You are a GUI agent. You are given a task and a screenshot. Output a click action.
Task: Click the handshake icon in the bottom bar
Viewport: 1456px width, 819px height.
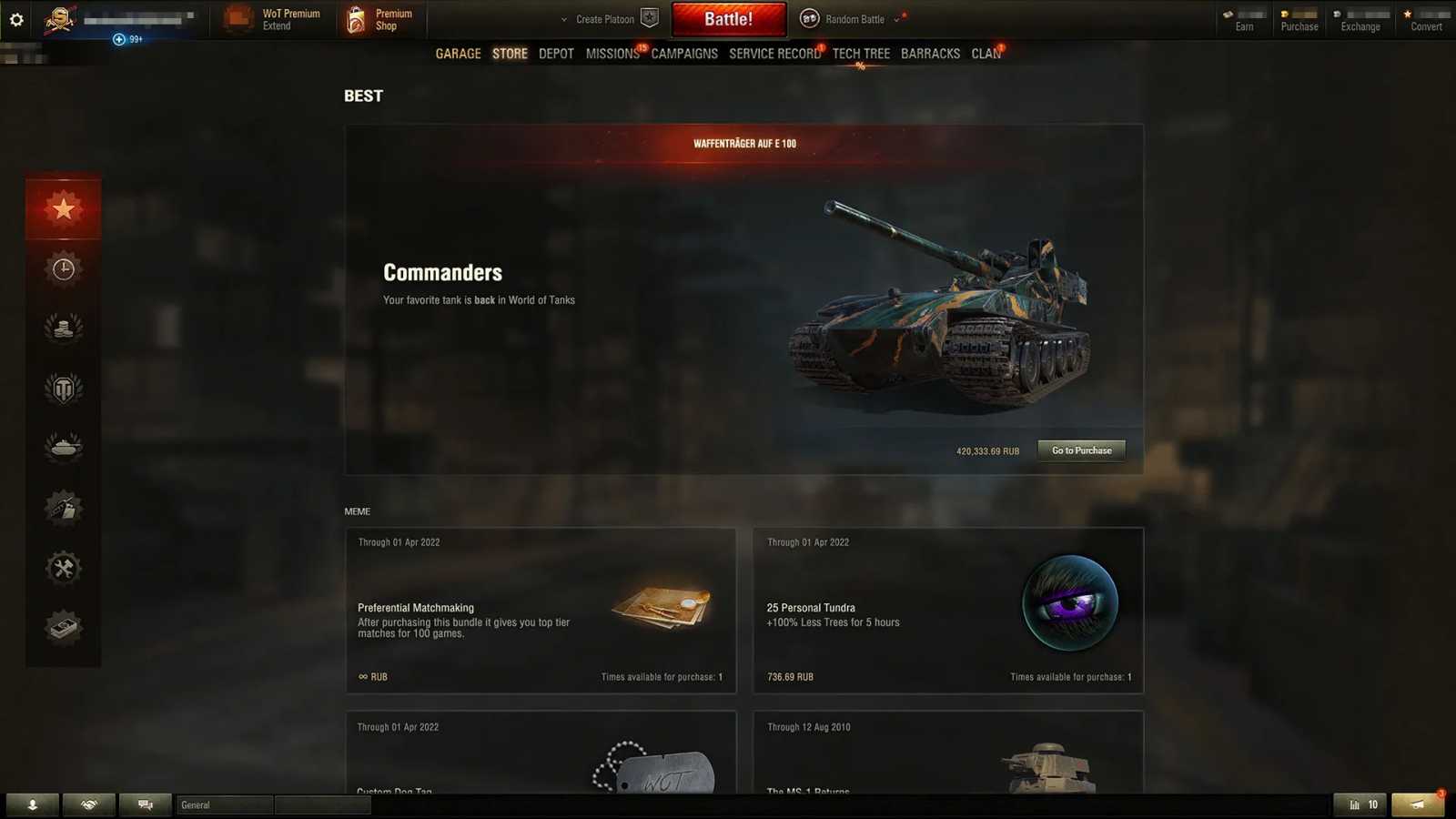[x=88, y=804]
